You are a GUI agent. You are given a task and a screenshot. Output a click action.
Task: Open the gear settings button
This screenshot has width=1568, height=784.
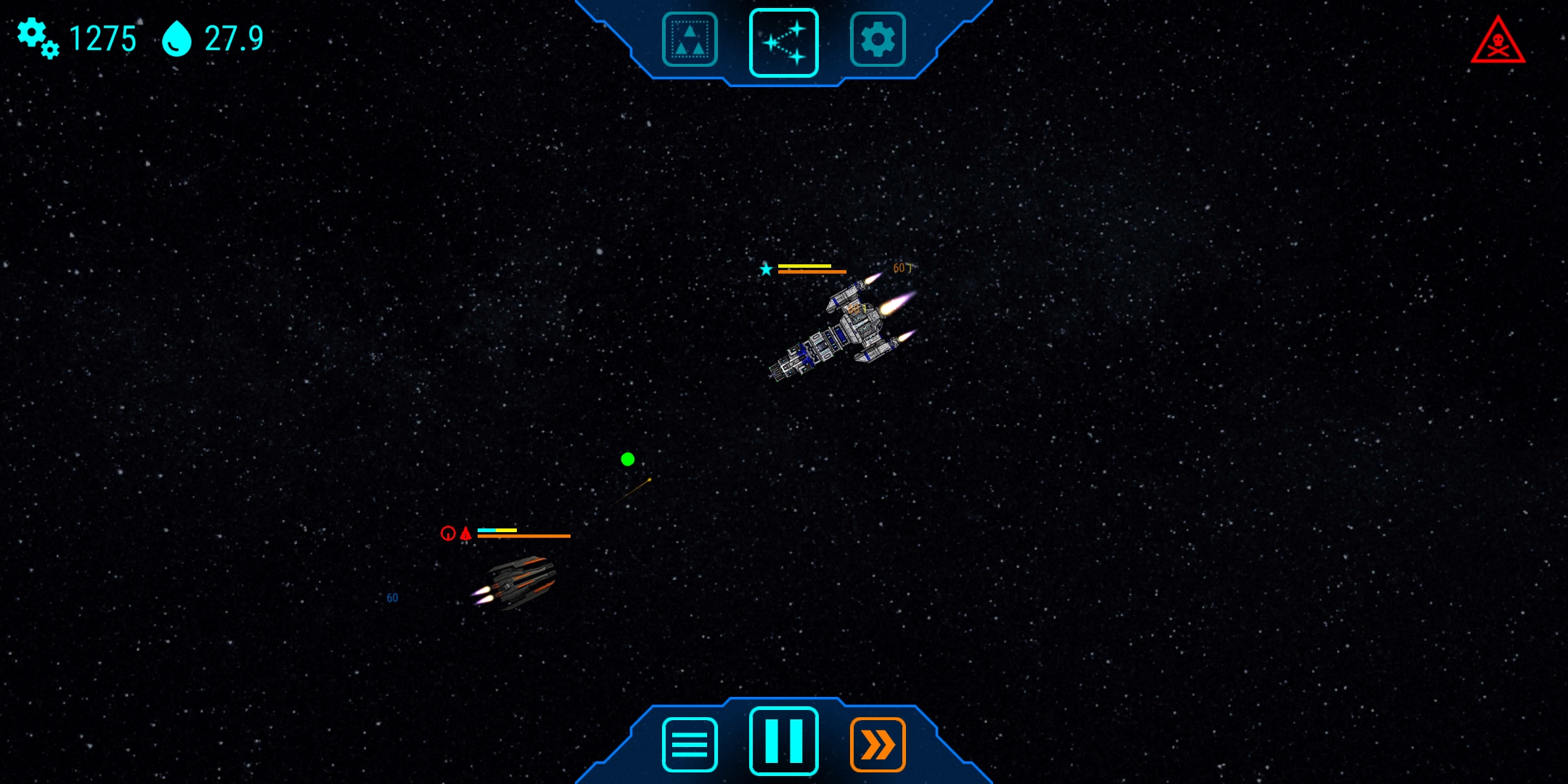(877, 40)
